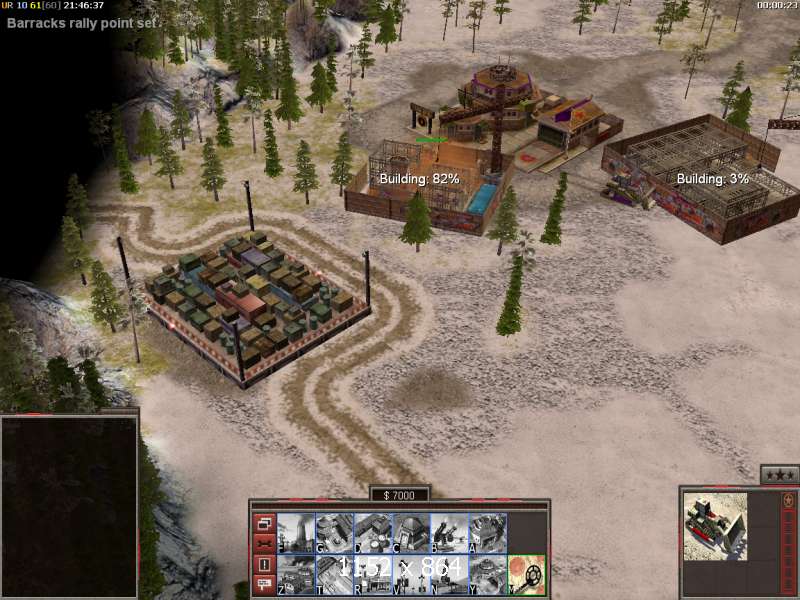The width and height of the screenshot is (800, 600).
Task: Choose the build icon labeled R
Action: [x=372, y=574]
